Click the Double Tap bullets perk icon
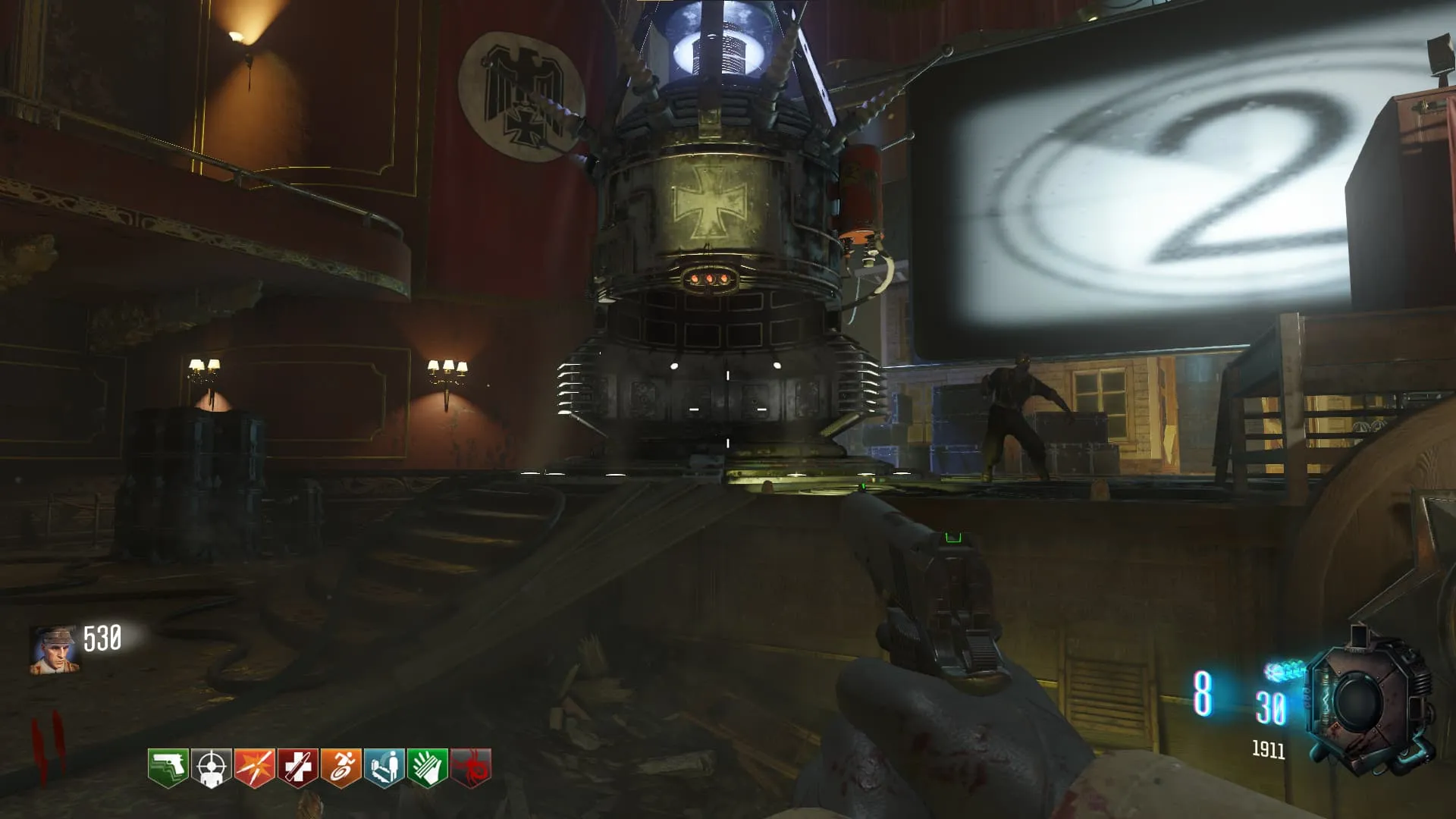This screenshot has width=1456, height=819. [254, 767]
